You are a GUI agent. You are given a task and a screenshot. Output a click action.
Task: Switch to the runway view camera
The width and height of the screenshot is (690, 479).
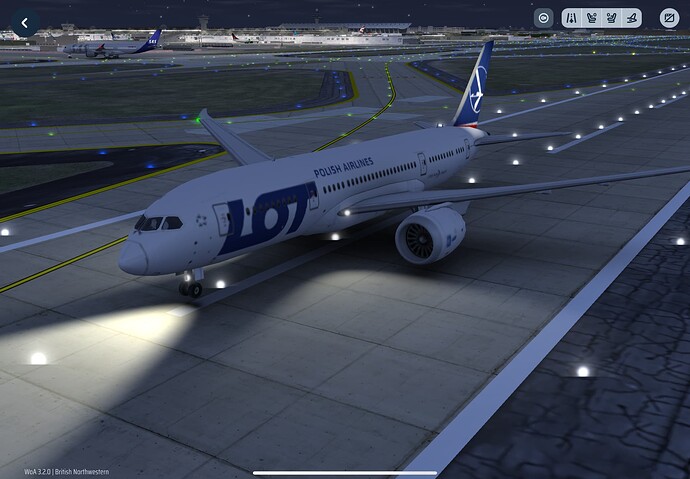click(571, 18)
